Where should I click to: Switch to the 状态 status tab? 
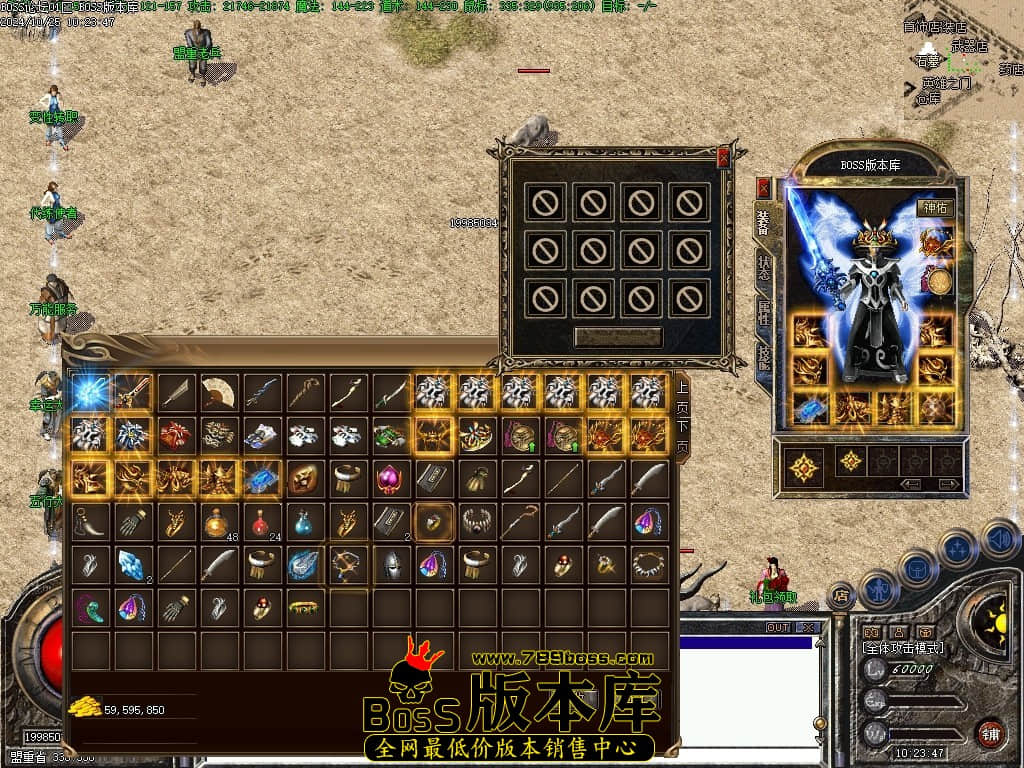pos(764,268)
